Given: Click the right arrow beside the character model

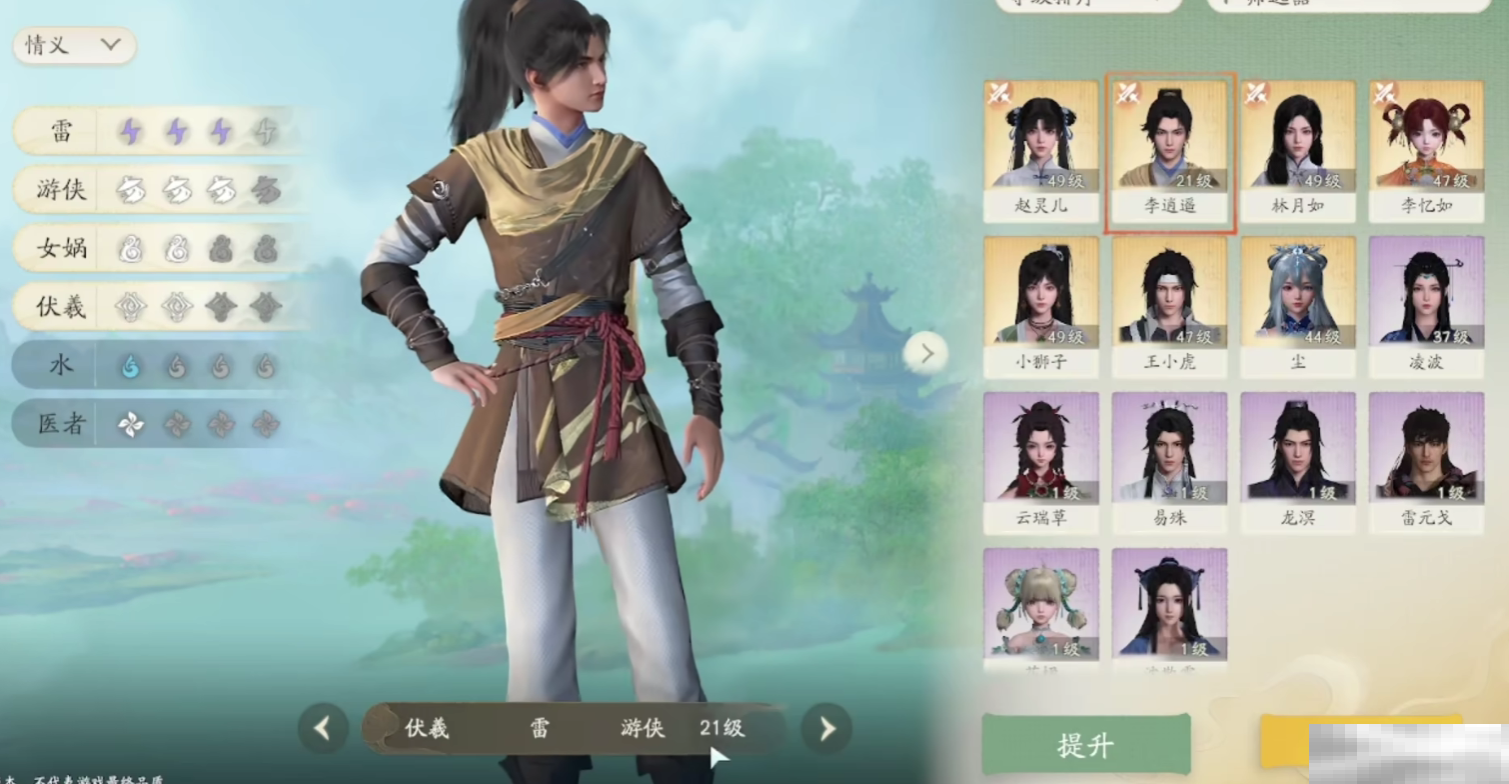Looking at the screenshot, I should [926, 353].
